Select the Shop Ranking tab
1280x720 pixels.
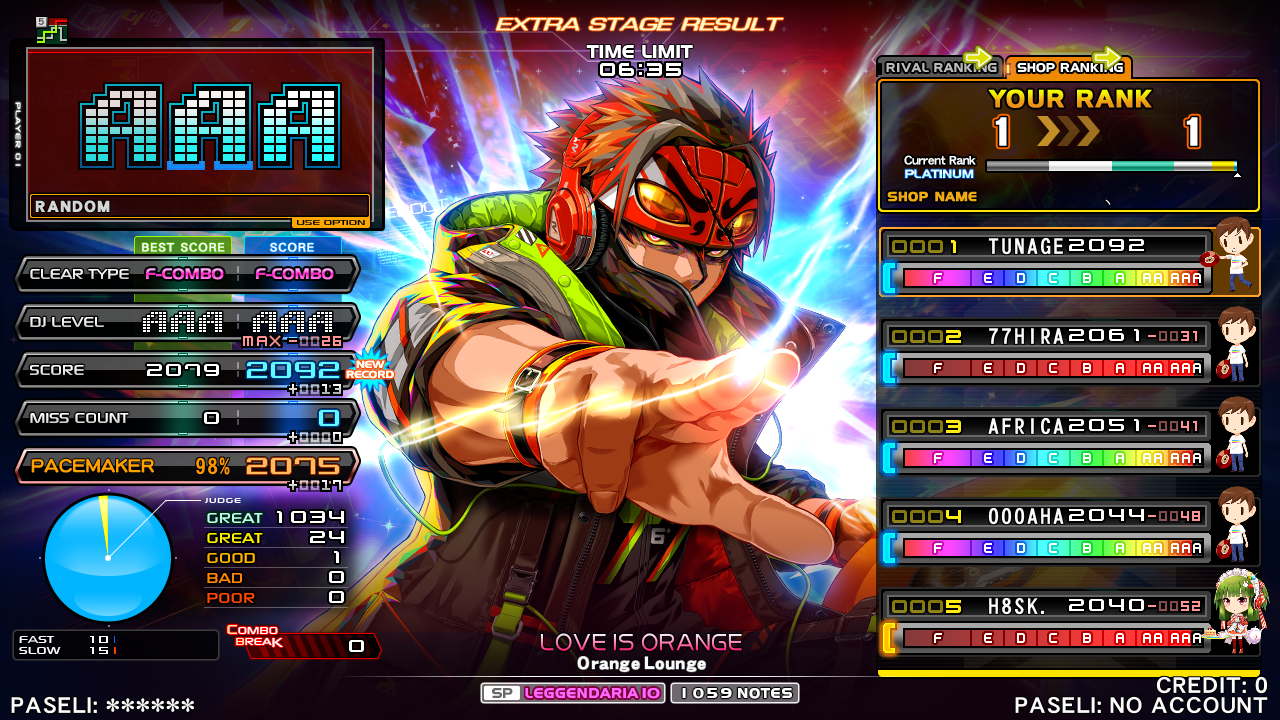click(x=1068, y=67)
